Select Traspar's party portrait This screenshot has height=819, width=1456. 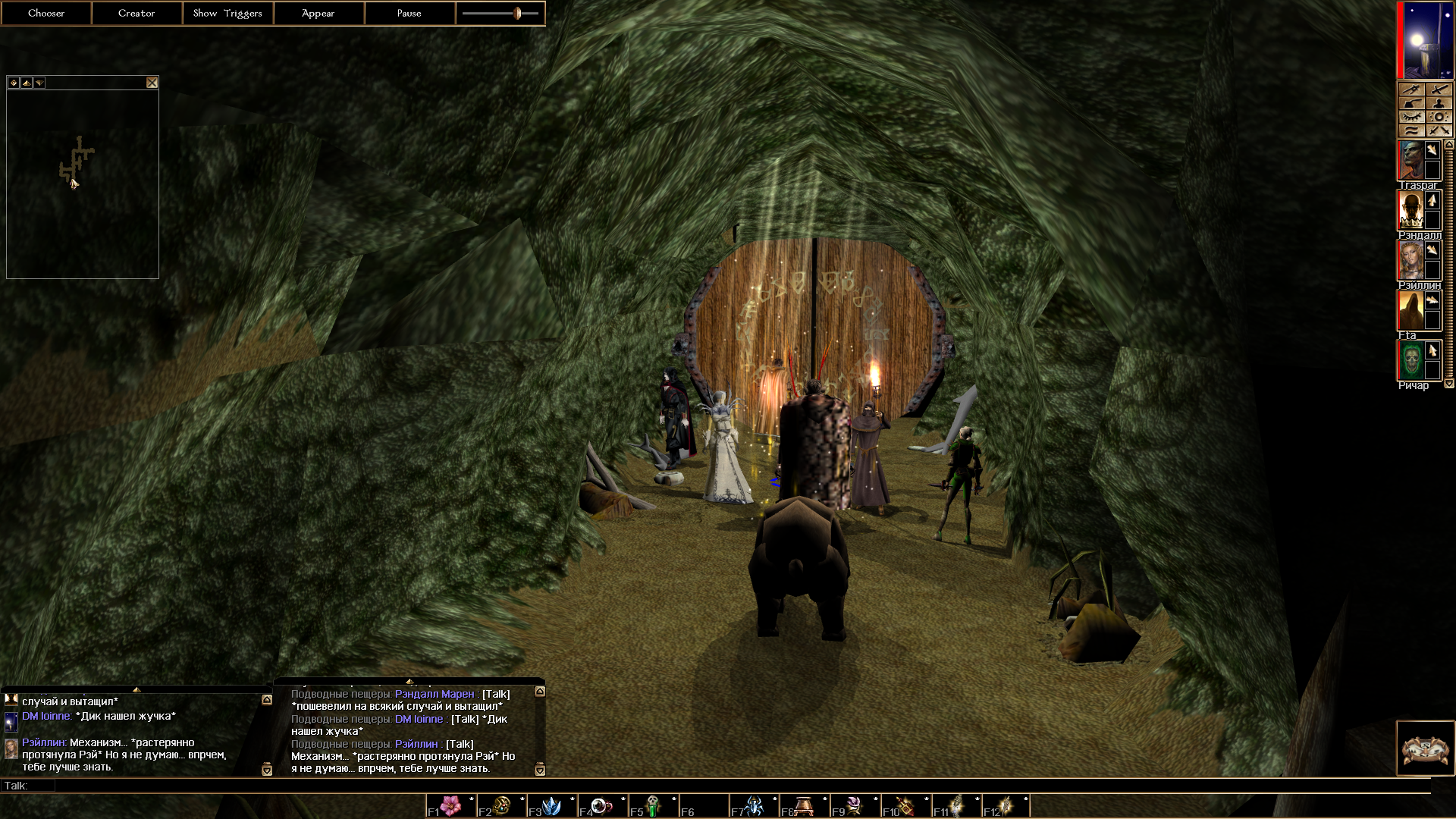[x=1410, y=160]
